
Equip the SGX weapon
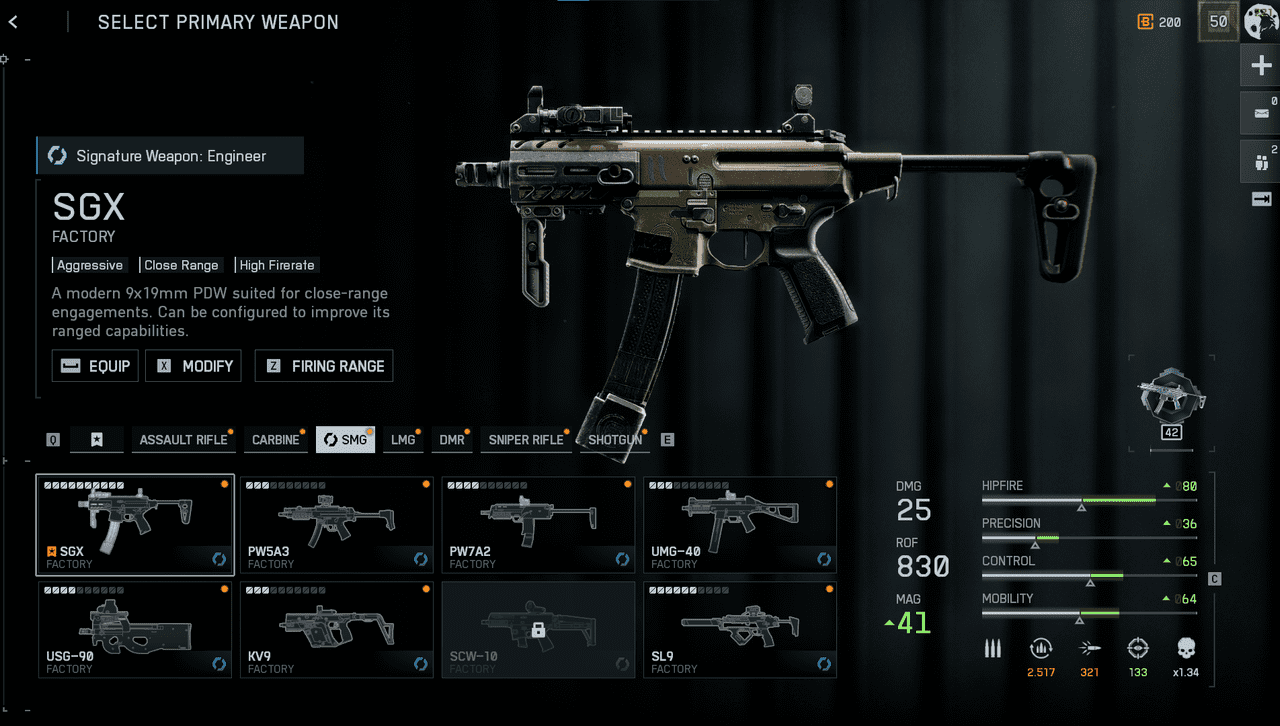tap(95, 366)
